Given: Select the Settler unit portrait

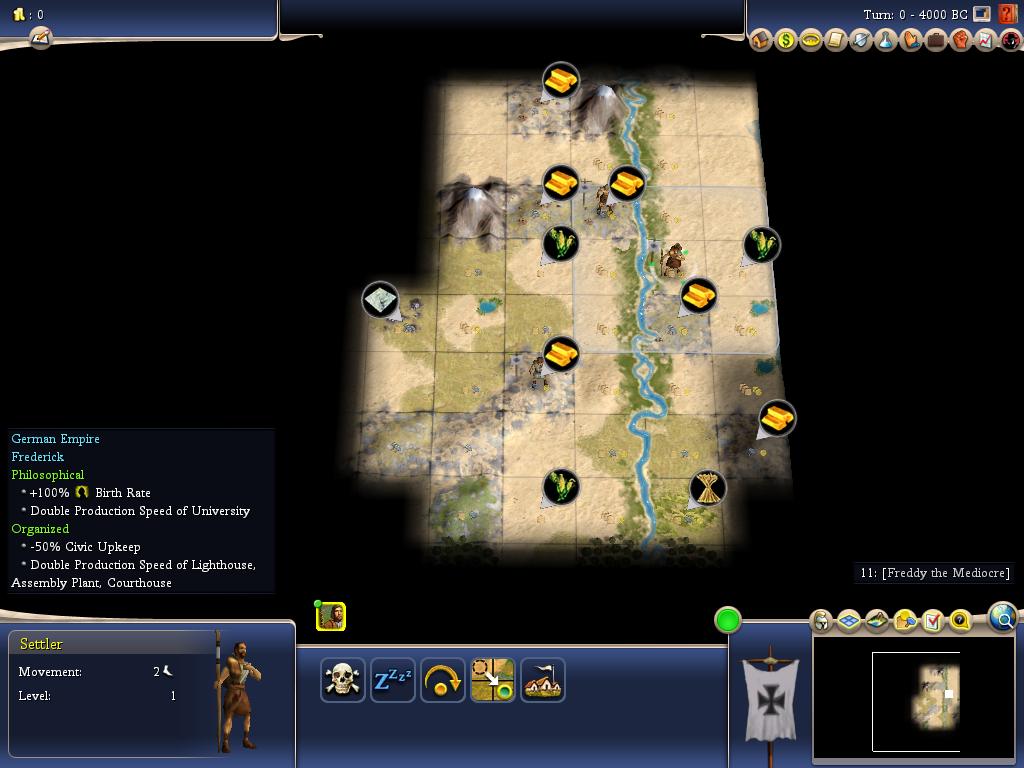Looking at the screenshot, I should click(331, 616).
